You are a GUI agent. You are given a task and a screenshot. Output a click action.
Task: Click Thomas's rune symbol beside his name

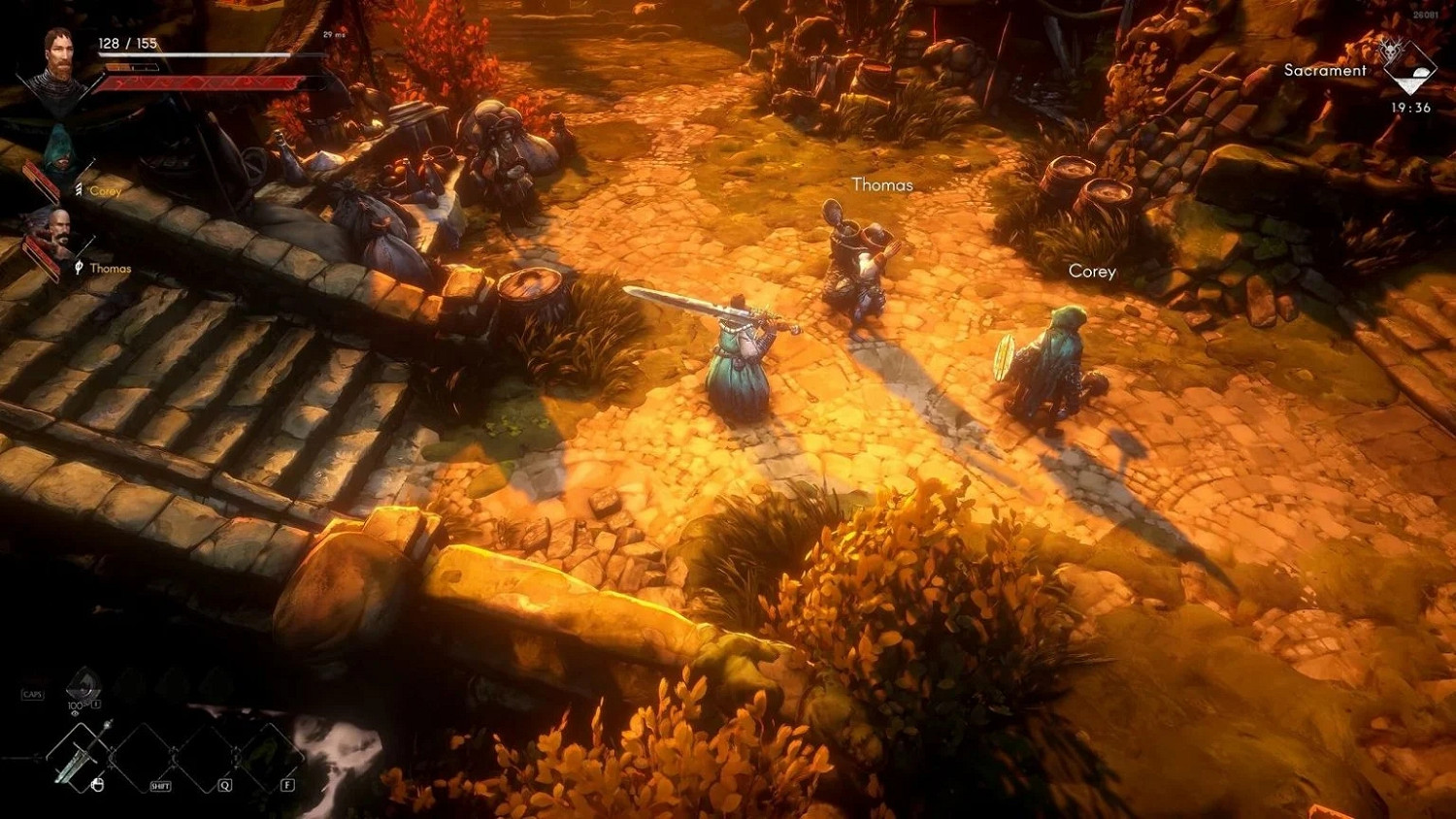[x=79, y=266]
